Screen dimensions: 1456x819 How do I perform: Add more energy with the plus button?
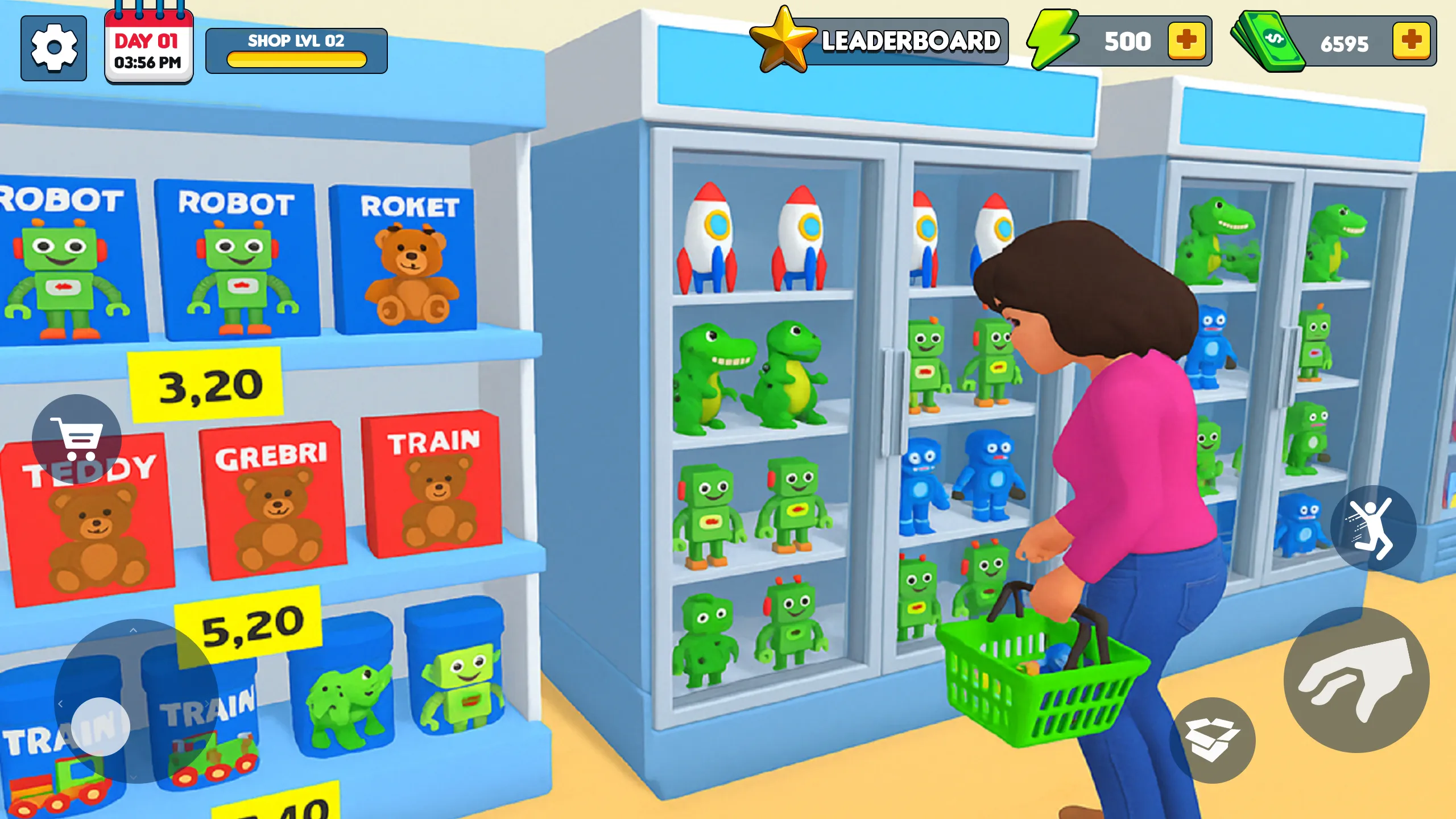click(x=1188, y=40)
